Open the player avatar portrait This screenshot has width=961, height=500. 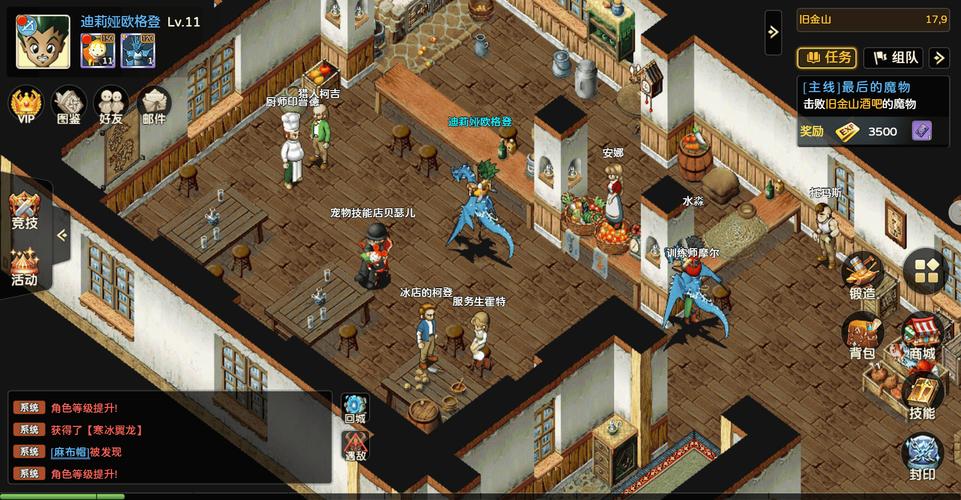[43, 42]
